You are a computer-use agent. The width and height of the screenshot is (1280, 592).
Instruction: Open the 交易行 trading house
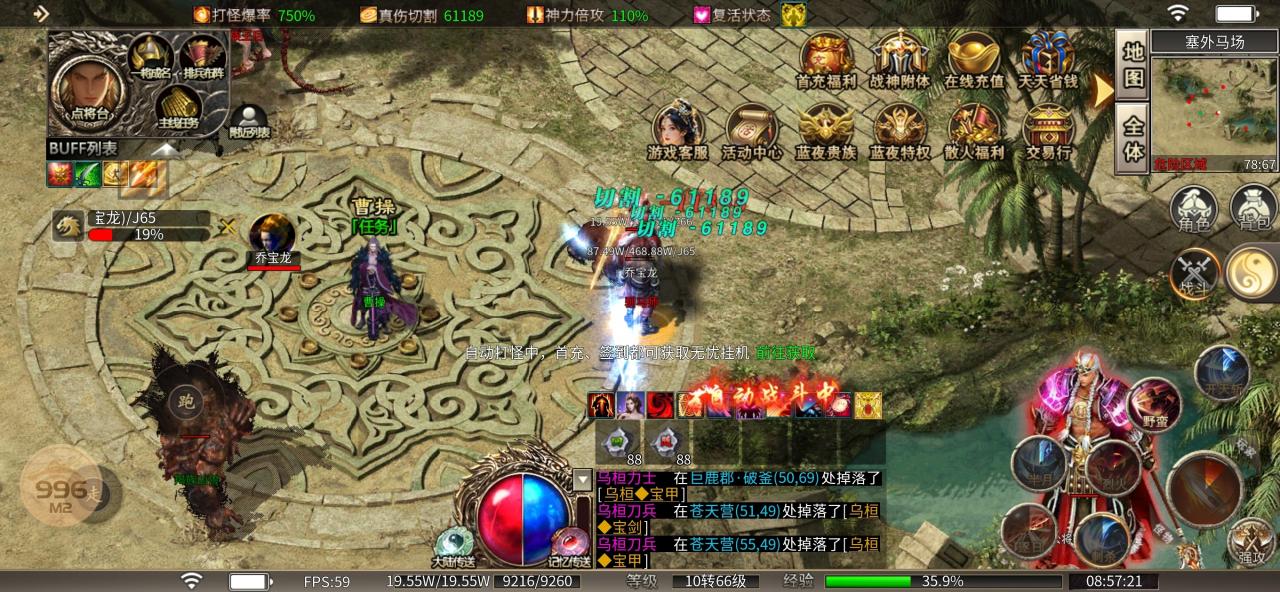point(1048,131)
